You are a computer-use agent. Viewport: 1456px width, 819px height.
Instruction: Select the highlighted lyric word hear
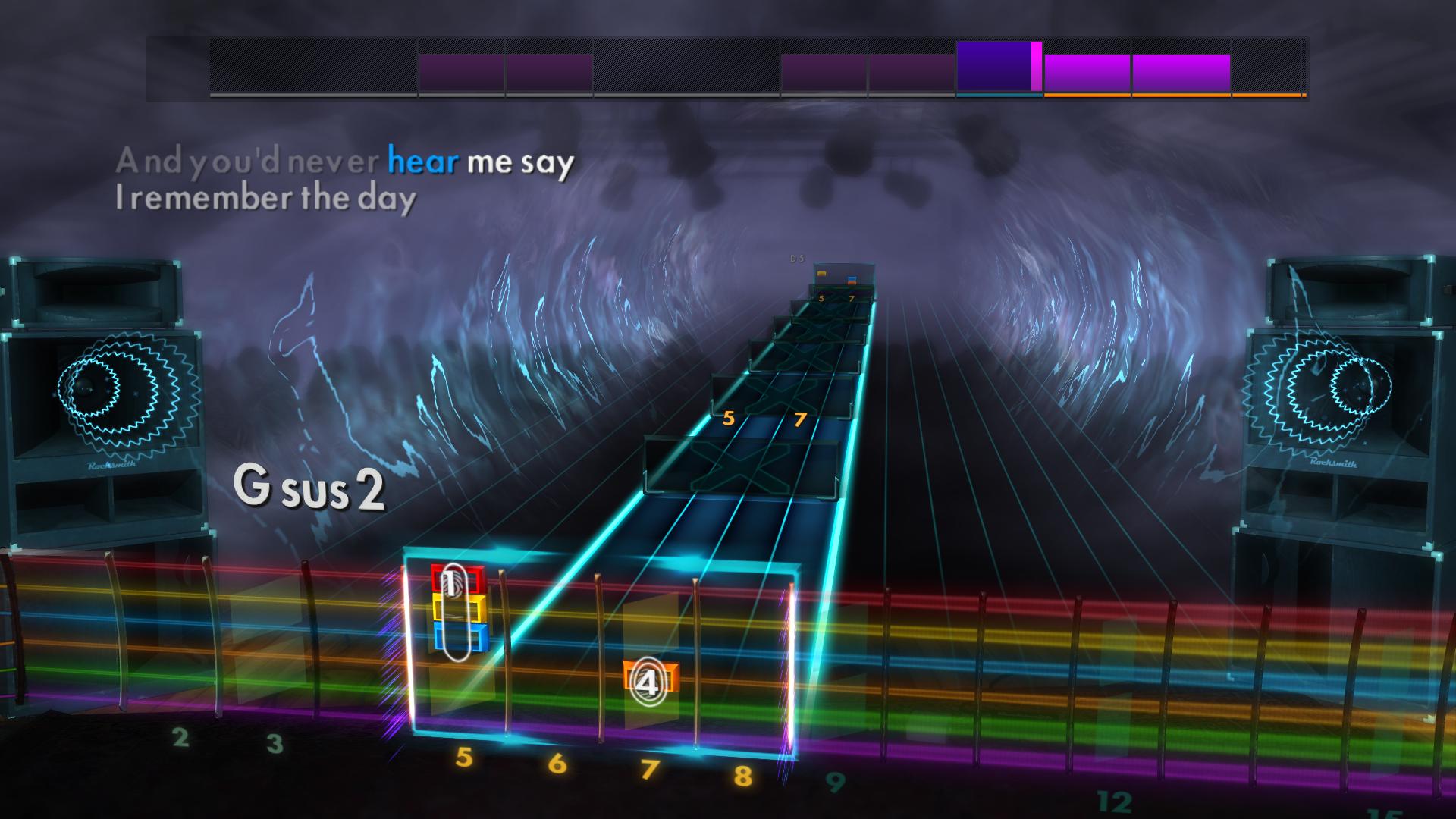(x=422, y=161)
